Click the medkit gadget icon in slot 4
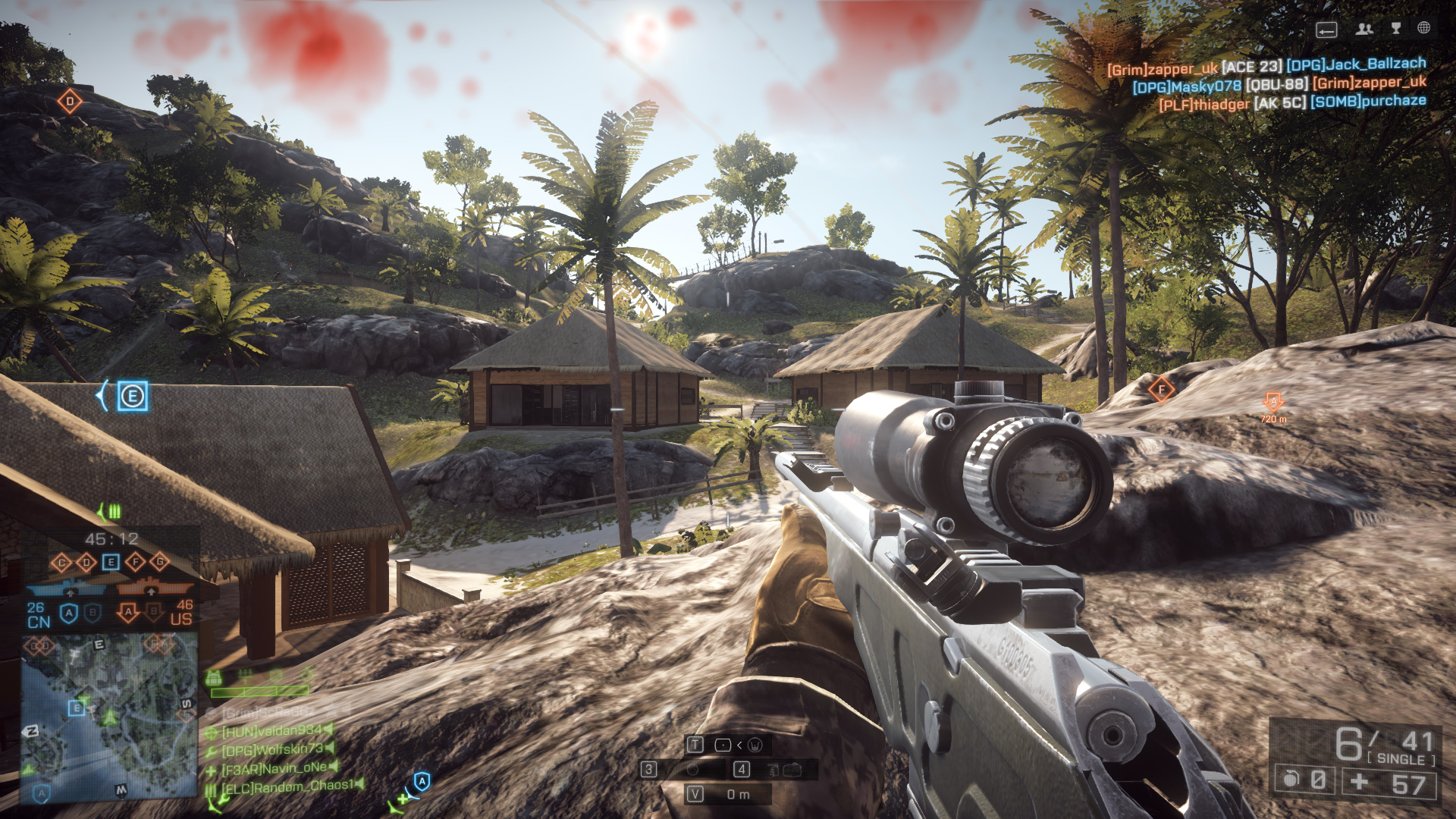This screenshot has height=819, width=1456. pos(794,770)
